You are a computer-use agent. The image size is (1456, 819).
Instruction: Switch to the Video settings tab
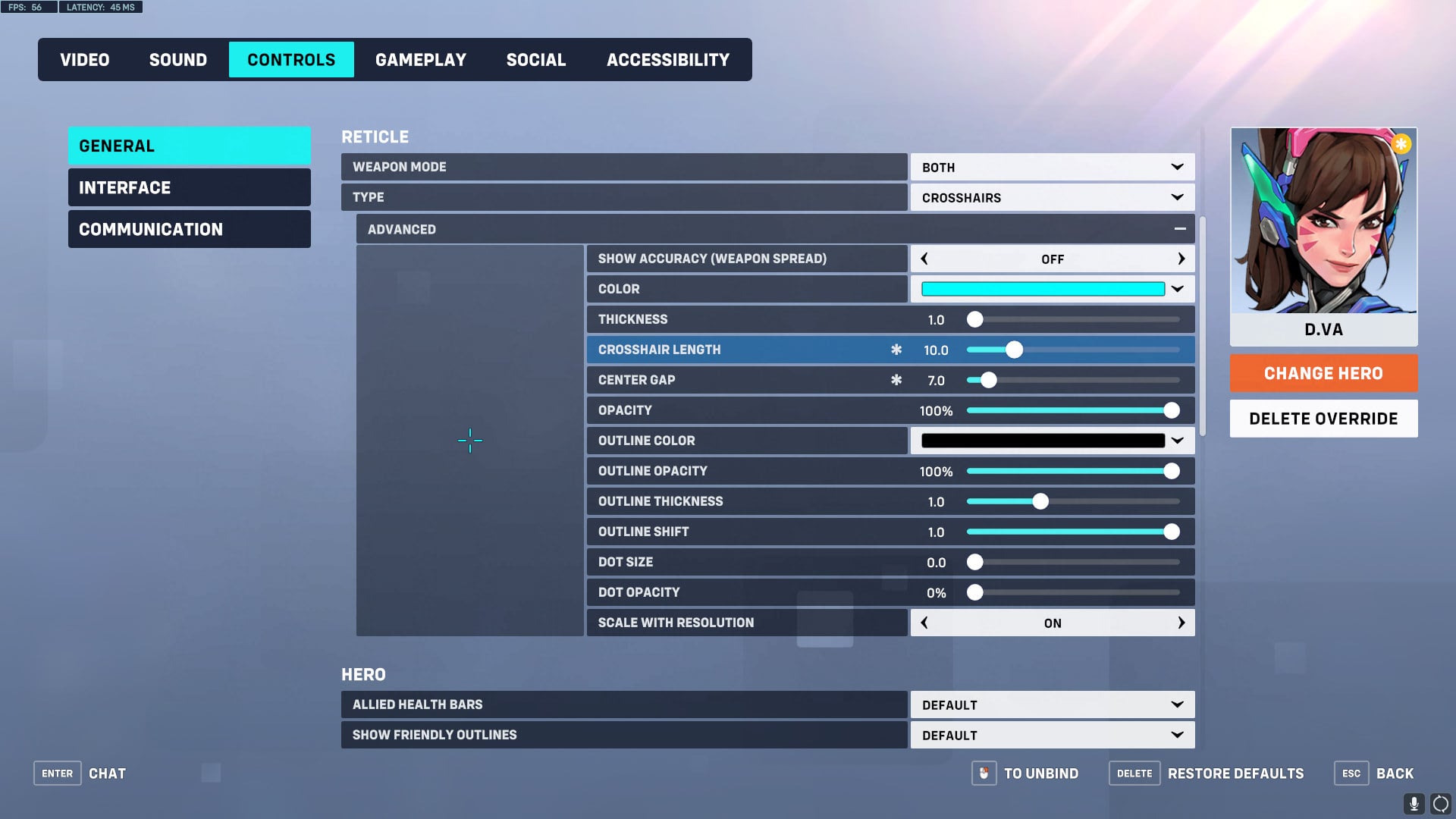84,59
